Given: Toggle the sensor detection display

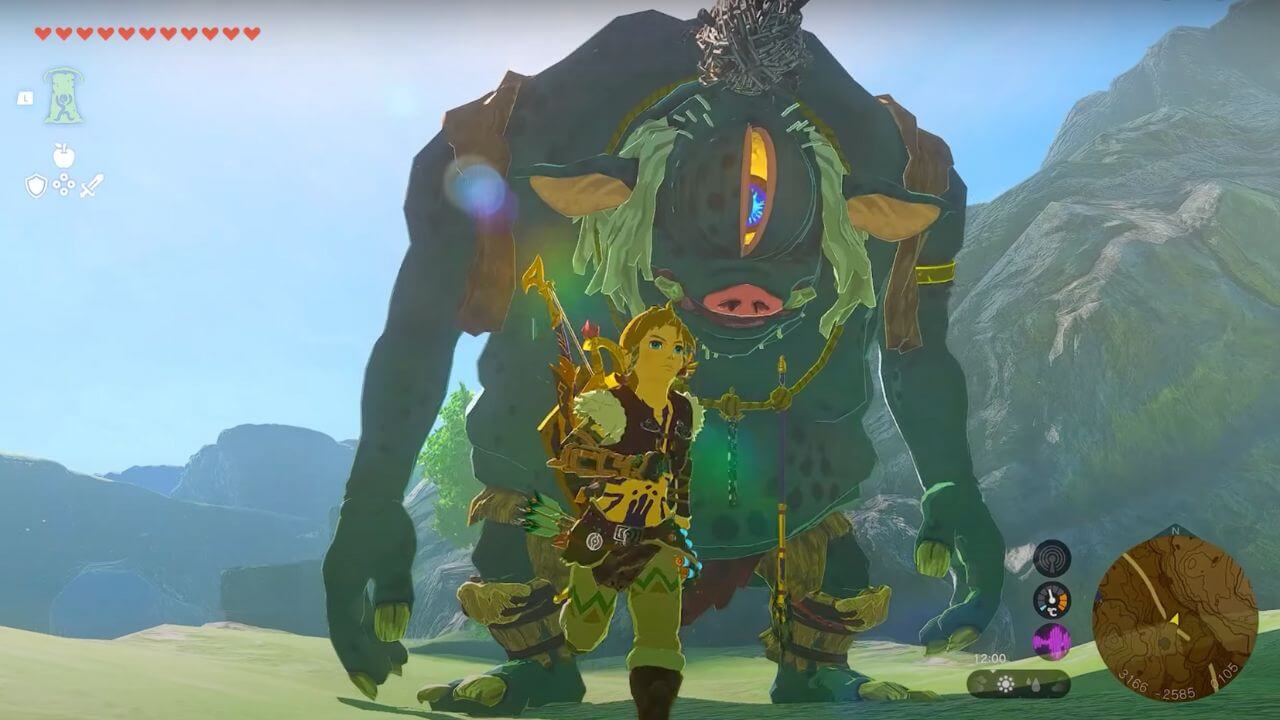Looking at the screenshot, I should (1053, 559).
